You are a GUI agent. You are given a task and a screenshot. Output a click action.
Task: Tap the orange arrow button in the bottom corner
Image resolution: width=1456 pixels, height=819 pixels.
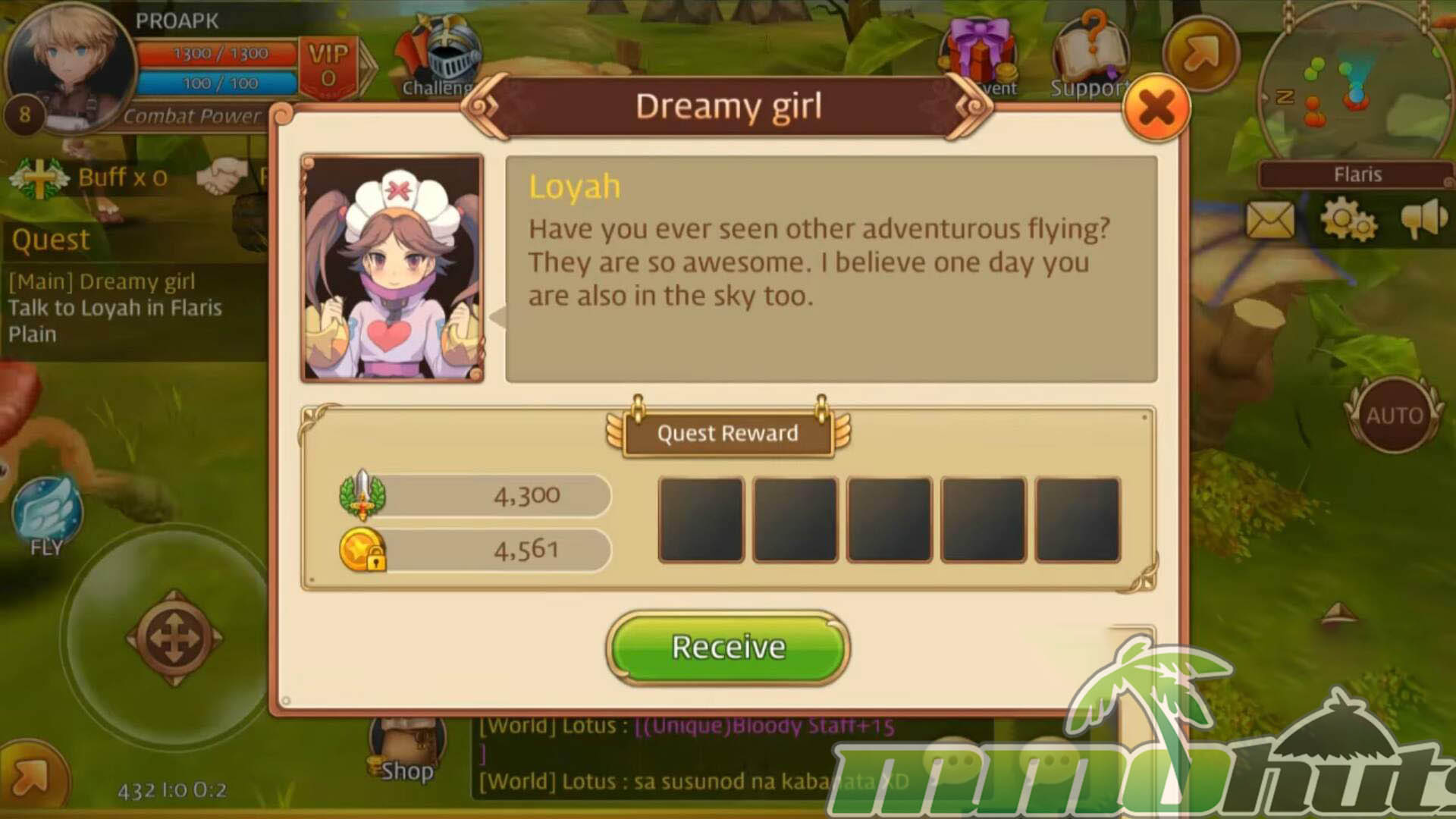[x=30, y=777]
